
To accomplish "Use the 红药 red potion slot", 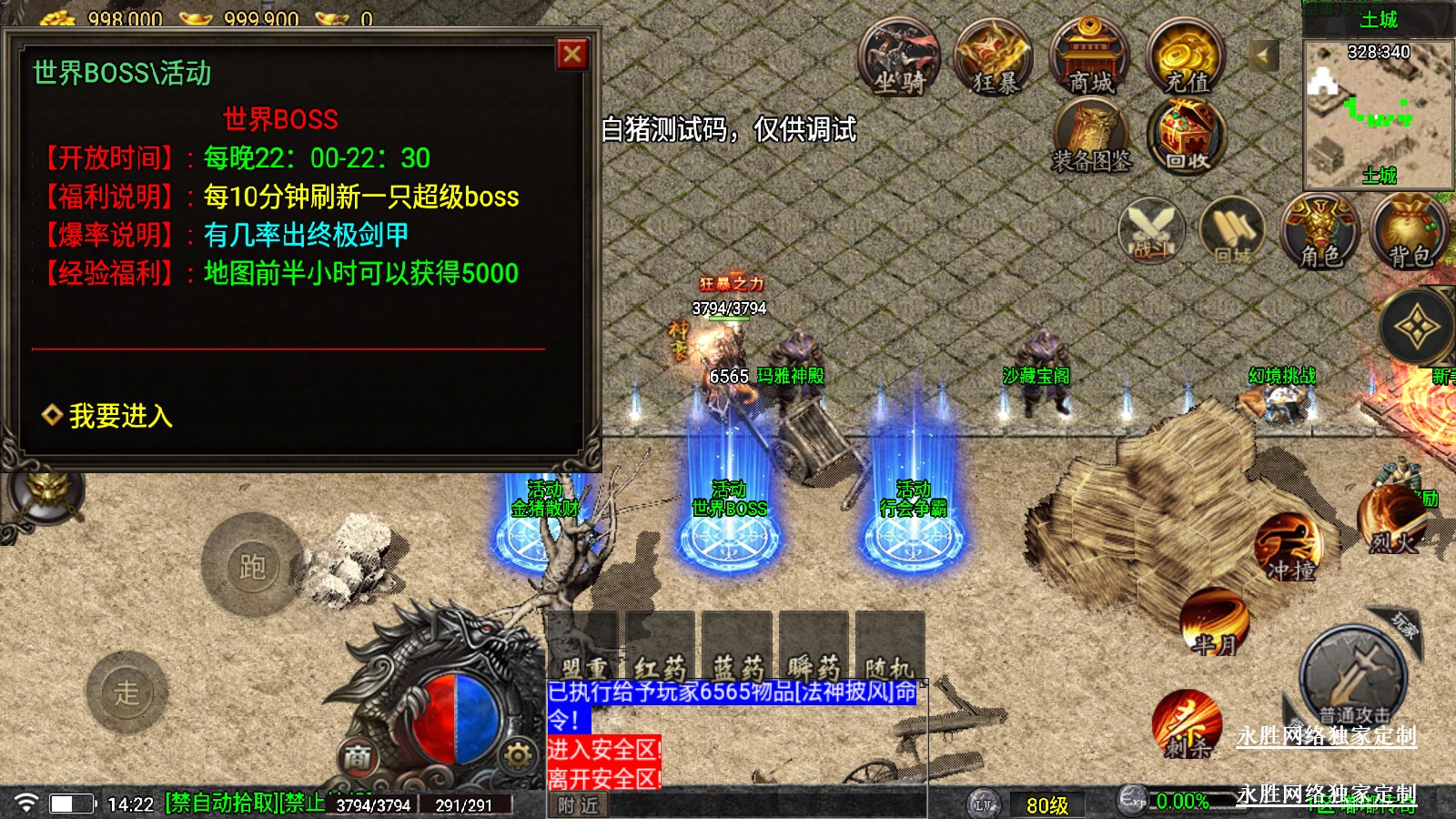I will [x=660, y=646].
